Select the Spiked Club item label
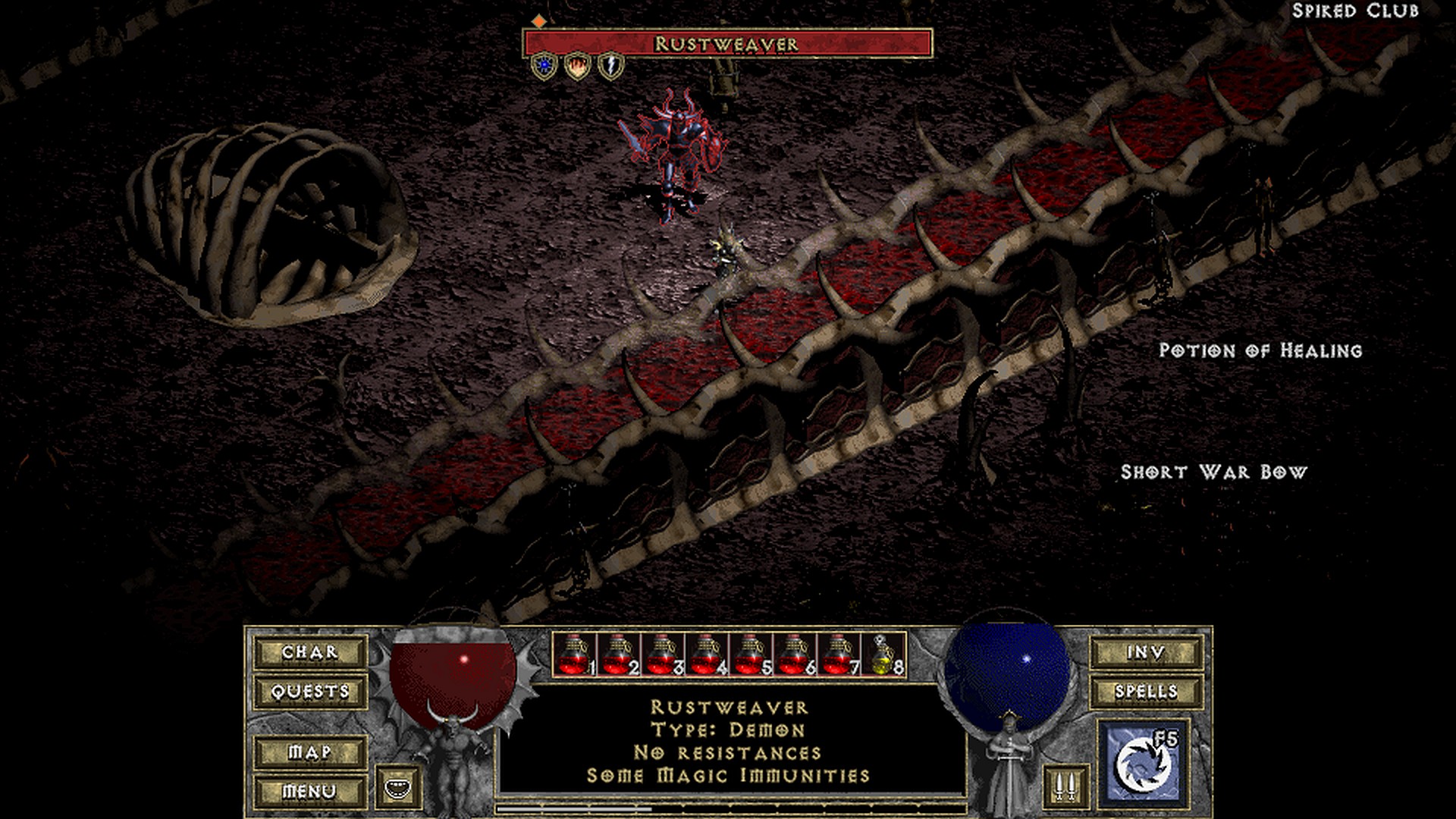This screenshot has width=1456, height=819. click(1355, 11)
